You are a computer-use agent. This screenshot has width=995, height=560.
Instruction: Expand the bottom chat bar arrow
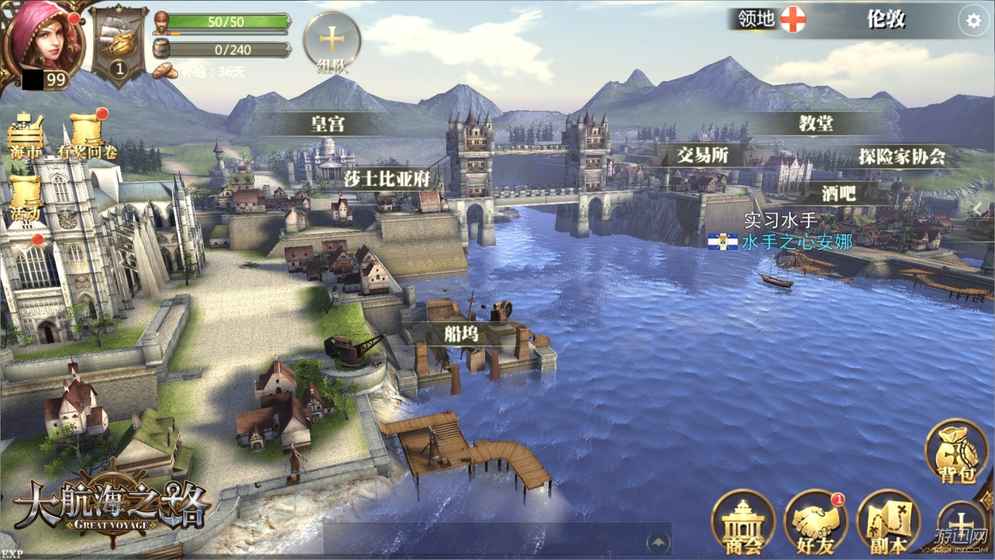tap(658, 543)
